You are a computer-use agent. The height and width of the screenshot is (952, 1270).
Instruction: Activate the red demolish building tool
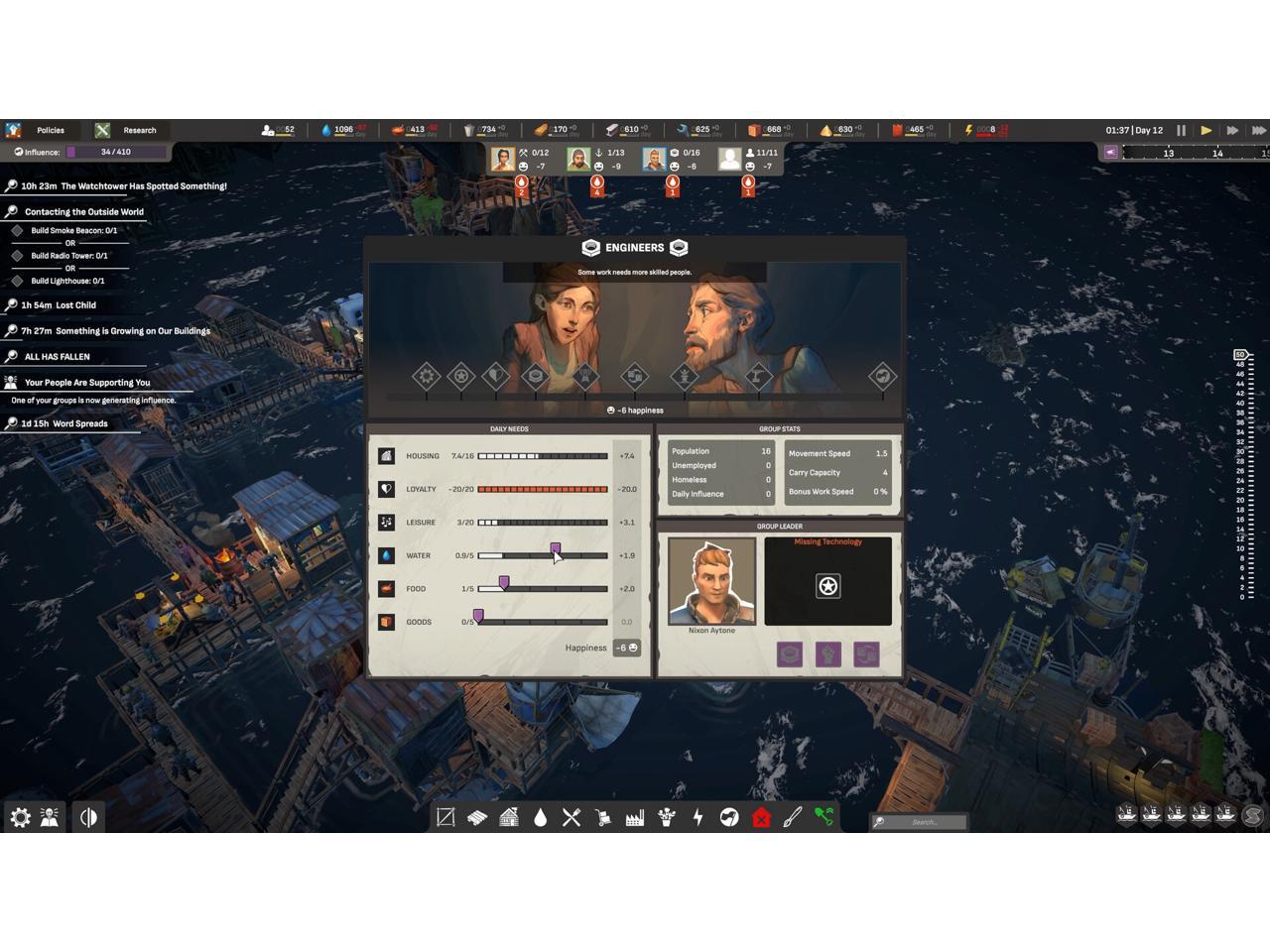click(761, 817)
